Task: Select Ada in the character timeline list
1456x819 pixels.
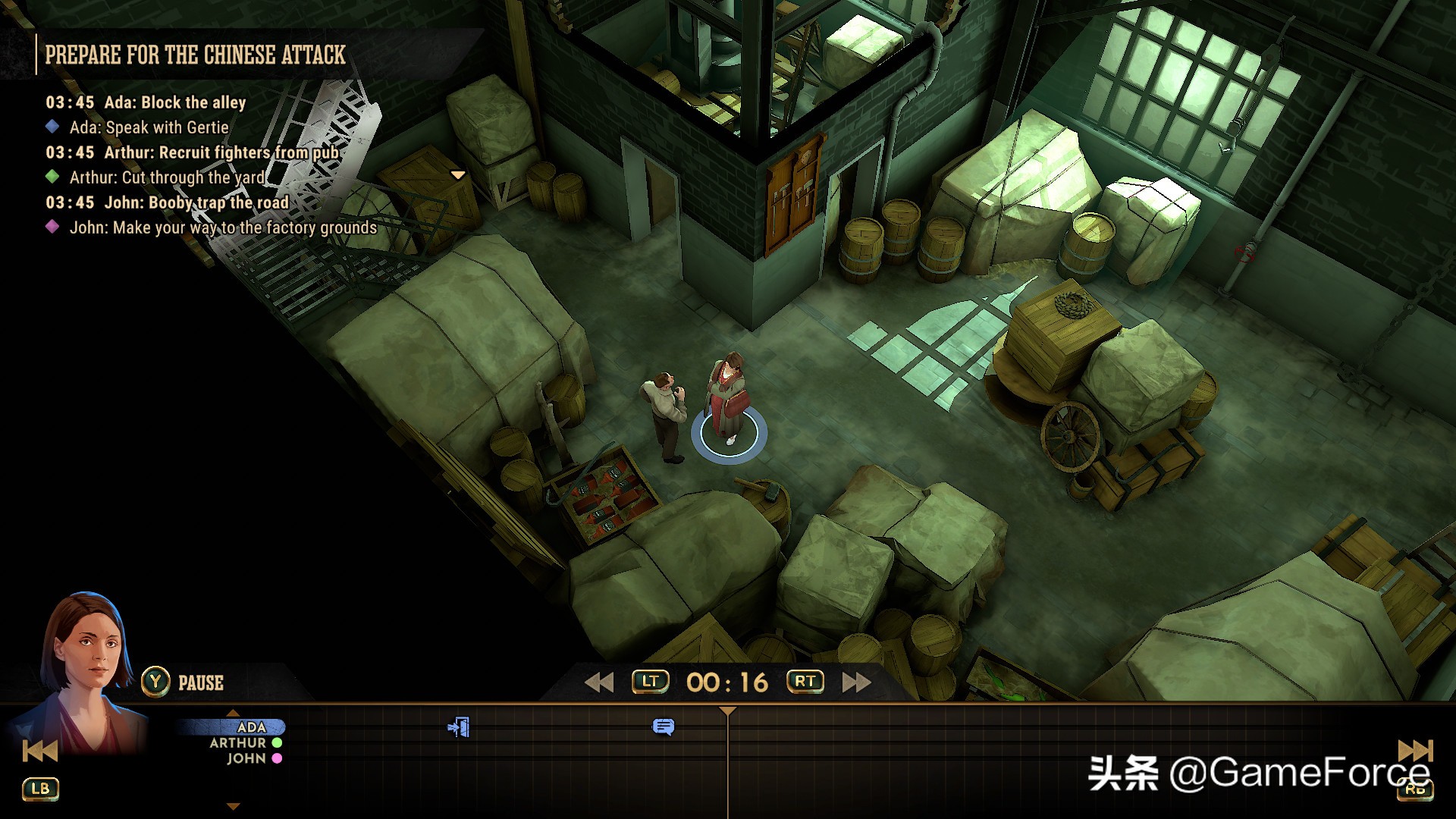Action: point(251,727)
